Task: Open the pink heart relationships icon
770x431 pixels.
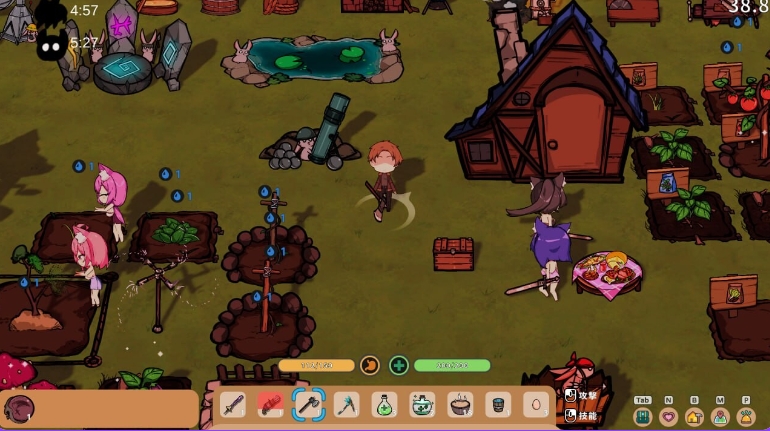Action: [669, 416]
